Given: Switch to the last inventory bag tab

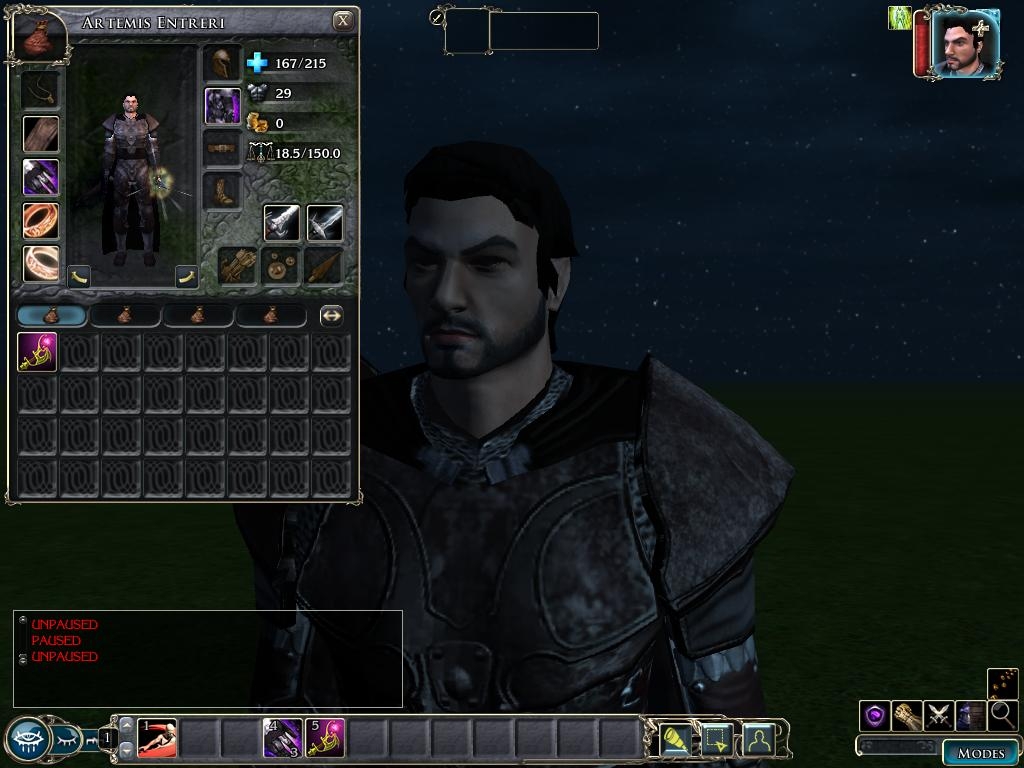Looking at the screenshot, I should click(271, 316).
